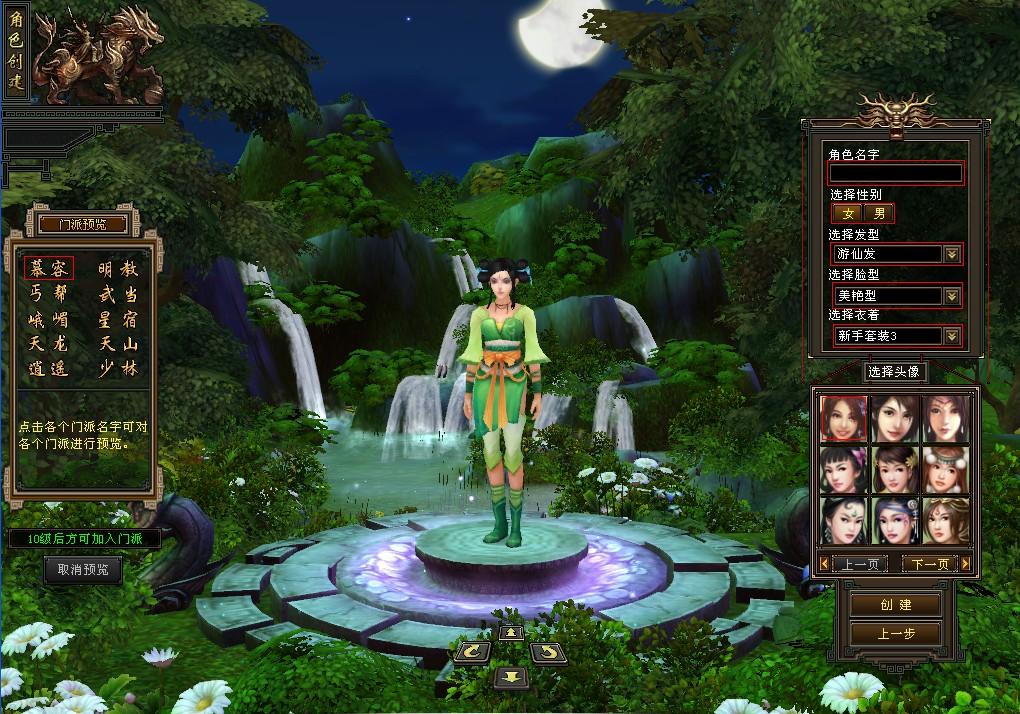Select the 慕容 sect preview
Screen dimensions: 1020x714
(49, 269)
